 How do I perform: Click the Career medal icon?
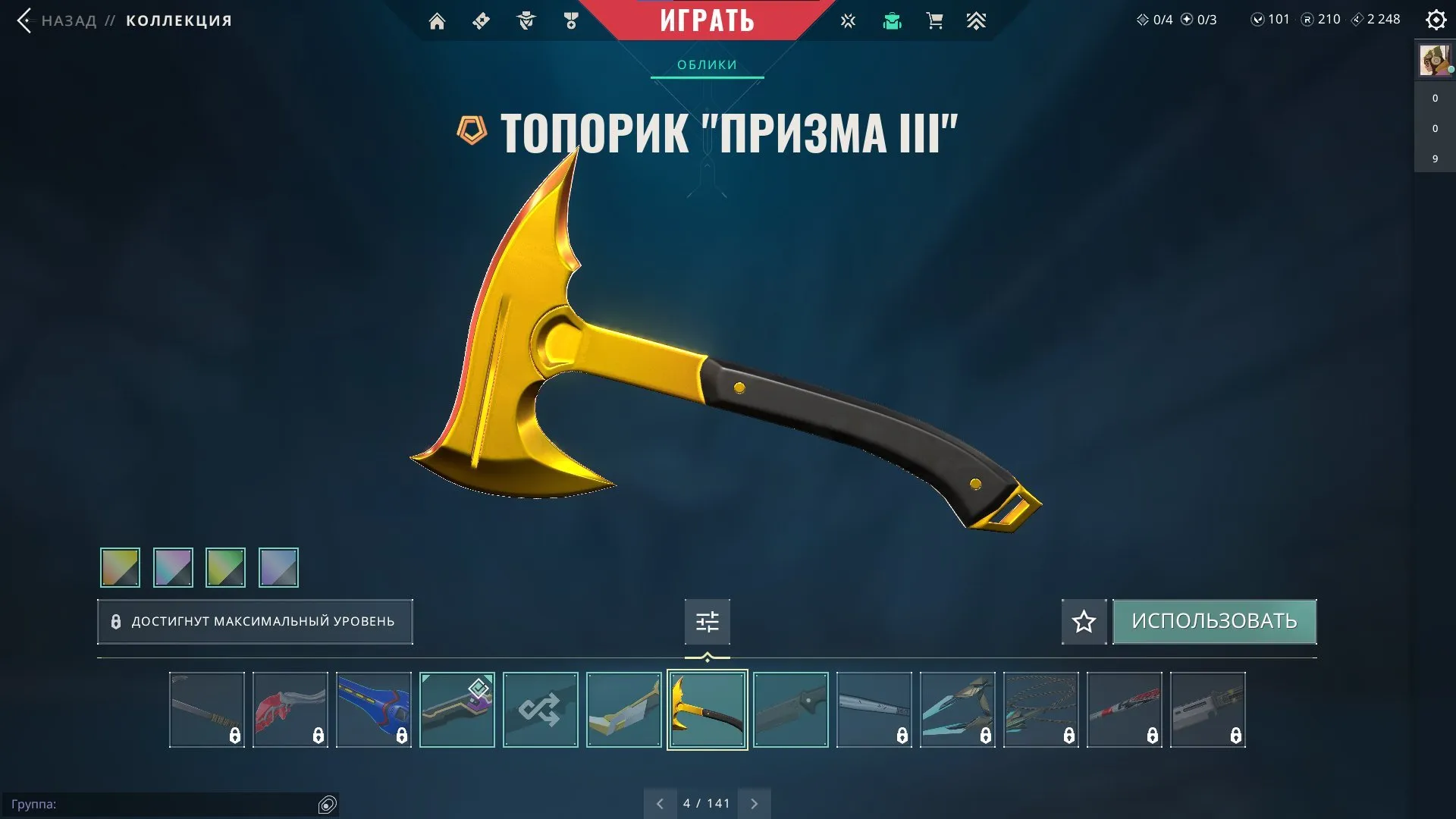(571, 20)
